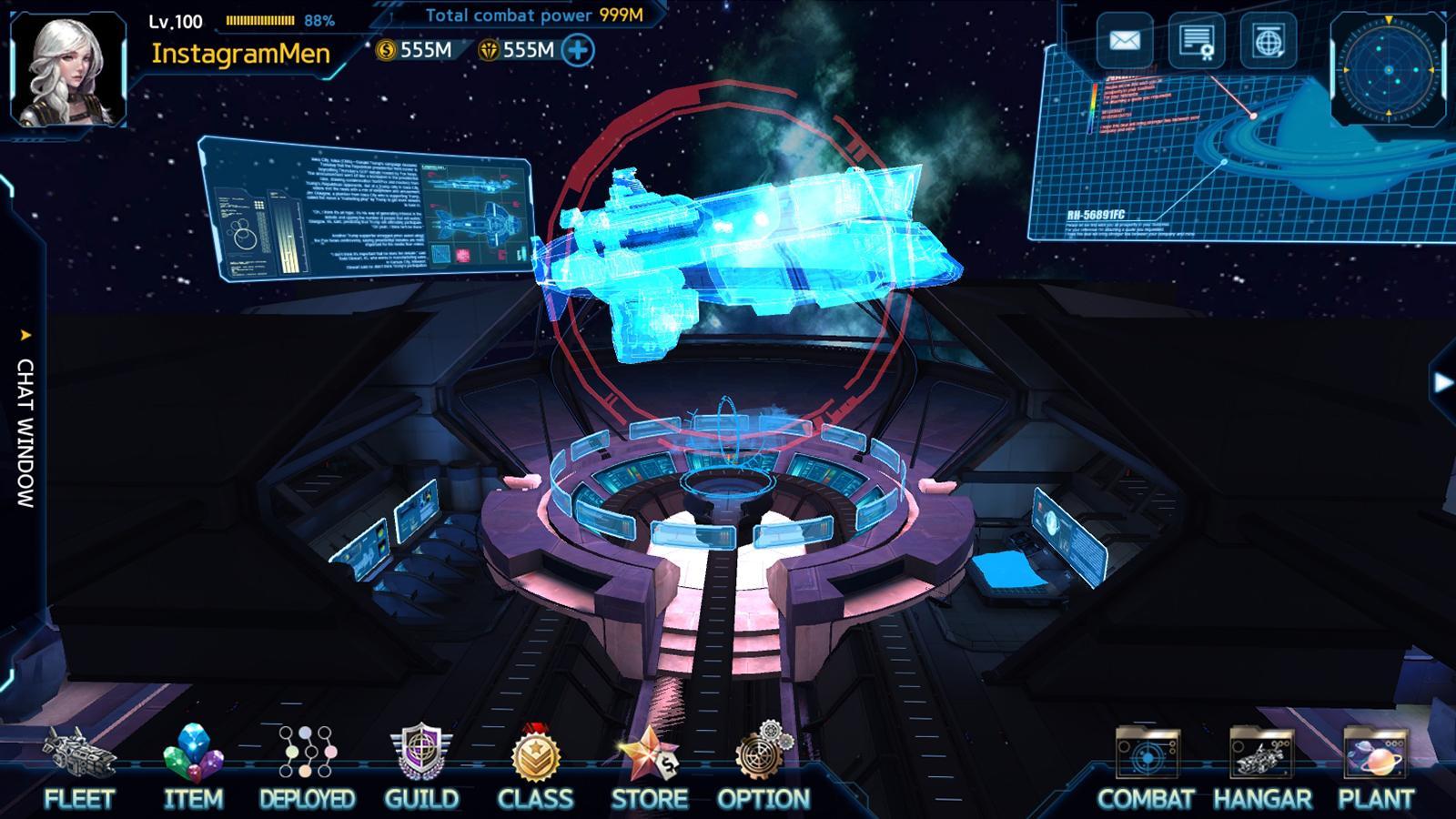Viewport: 1456px width, 819px height.
Task: Show the Deployed formation screen
Action: click(x=307, y=767)
